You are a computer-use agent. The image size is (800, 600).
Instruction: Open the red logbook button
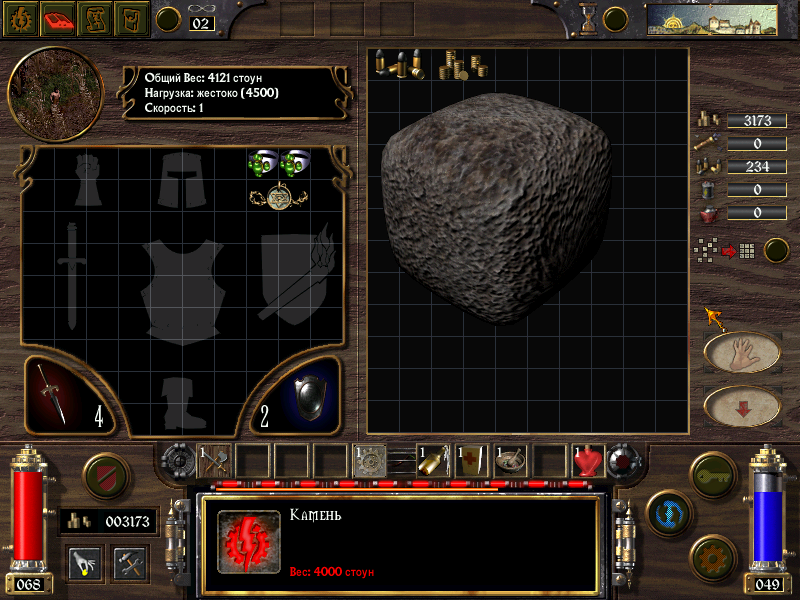[x=58, y=17]
